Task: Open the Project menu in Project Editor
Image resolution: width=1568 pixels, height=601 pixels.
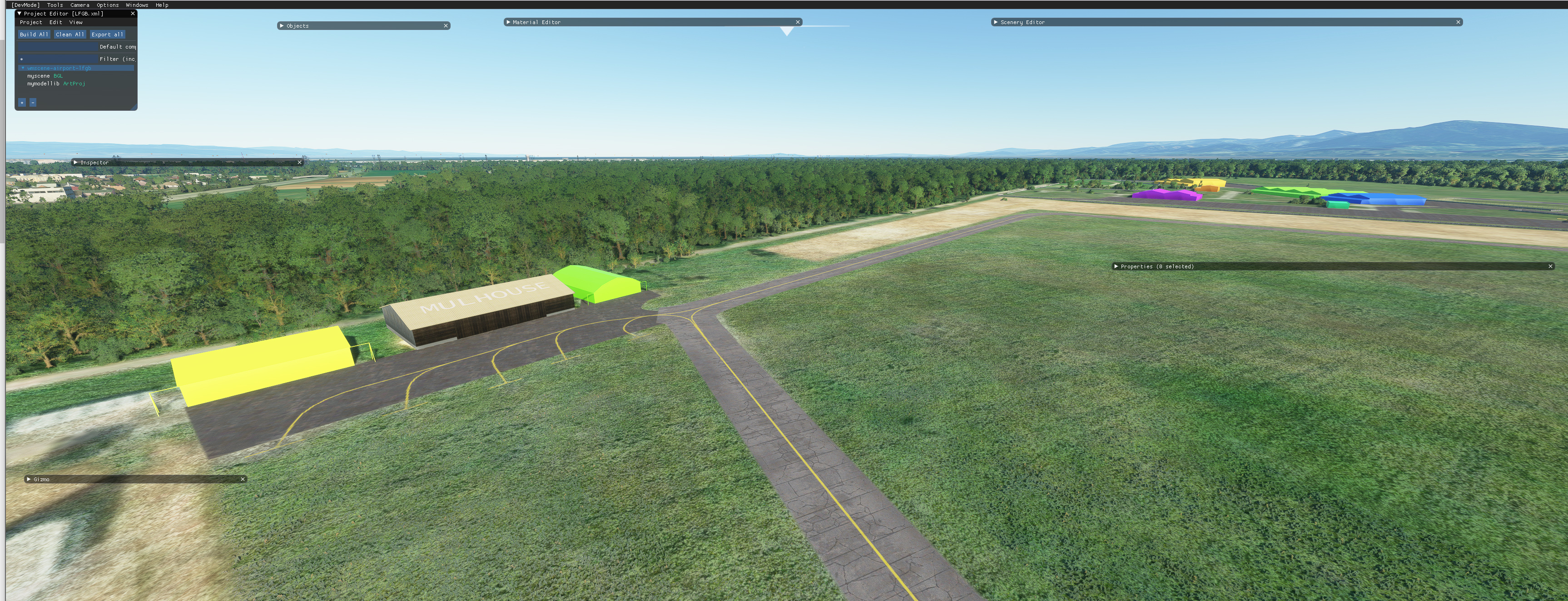Action: point(31,23)
